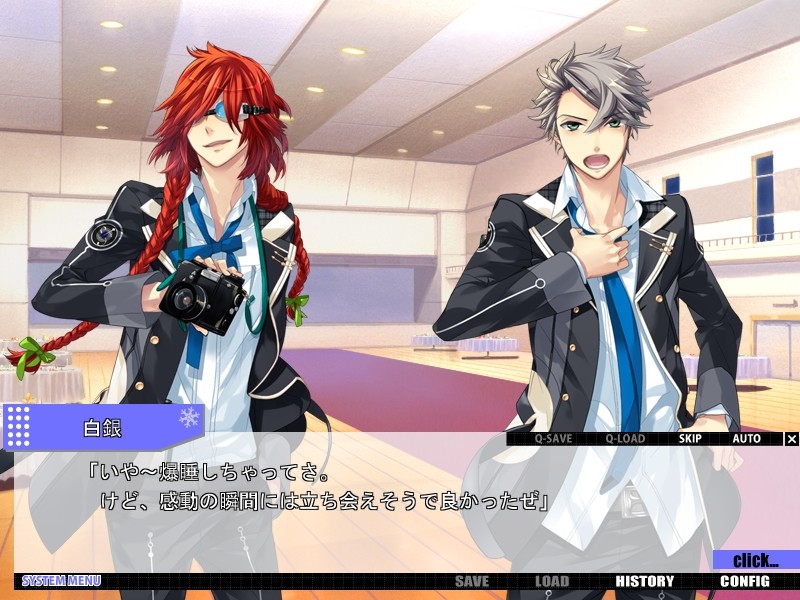Quick save with Q-SAVE
The height and width of the screenshot is (600, 800).
(x=553, y=439)
